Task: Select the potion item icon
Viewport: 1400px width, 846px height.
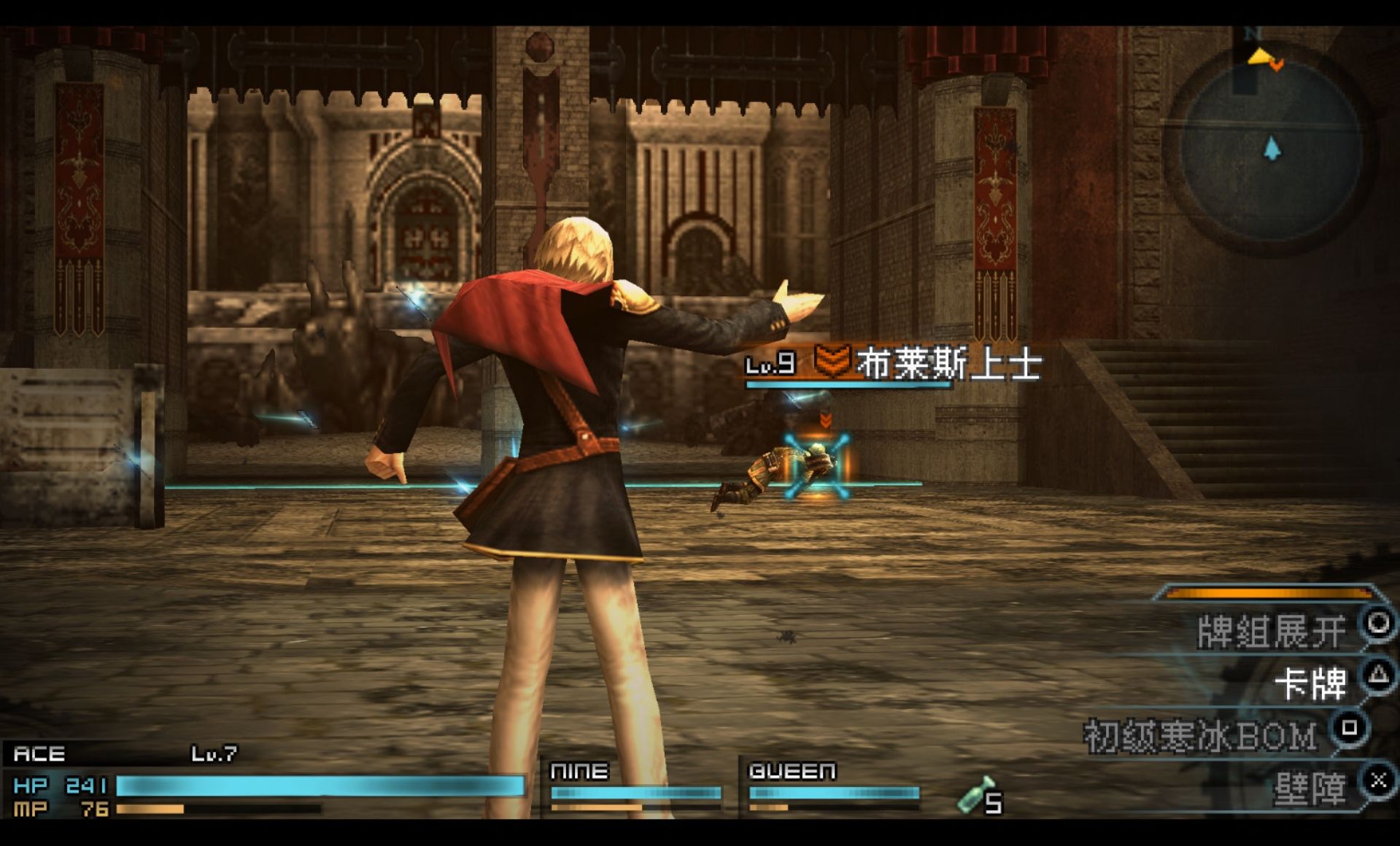Action: 975,796
